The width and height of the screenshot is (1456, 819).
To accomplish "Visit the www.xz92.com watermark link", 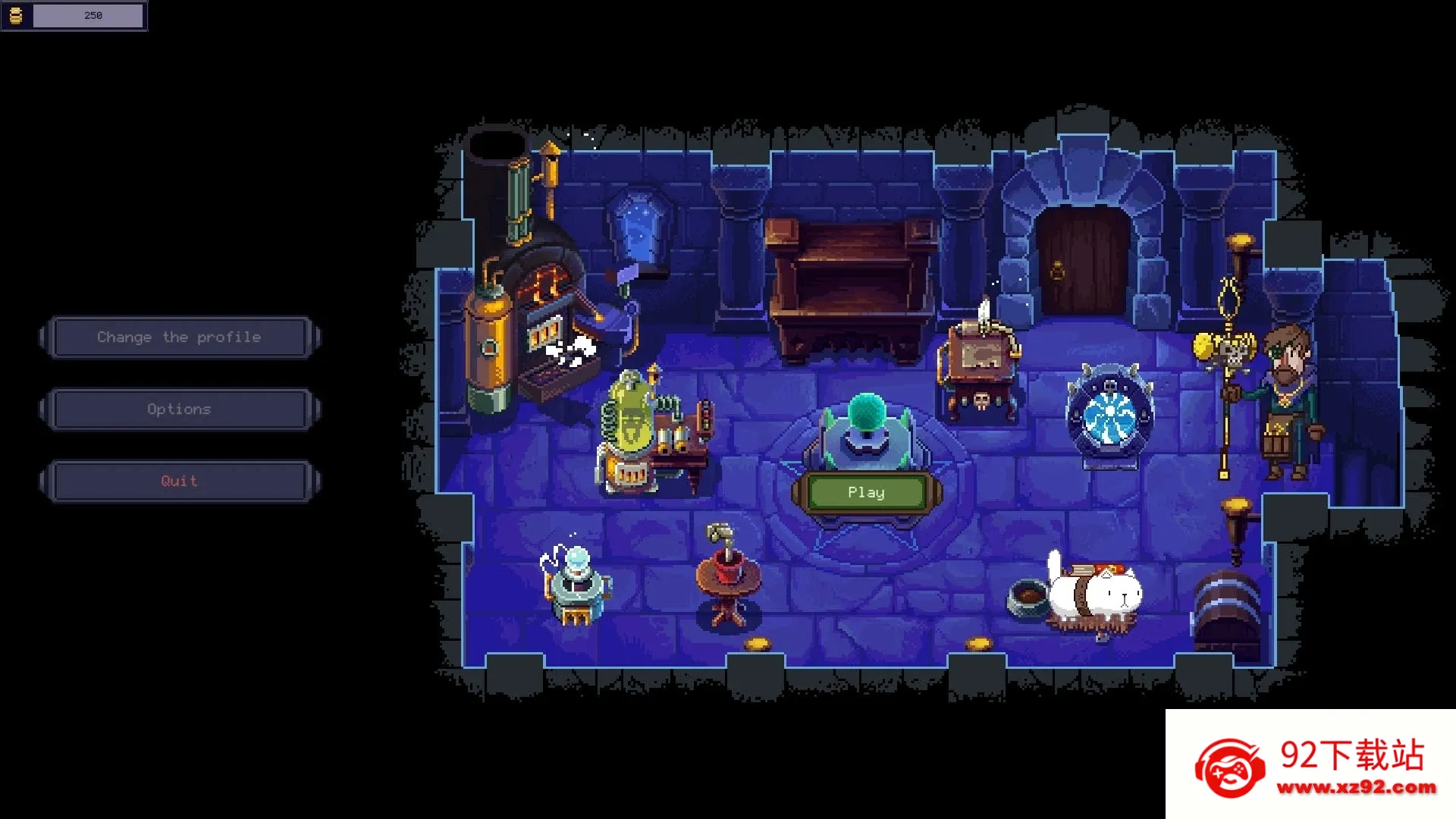I will pyautogui.click(x=1356, y=788).
